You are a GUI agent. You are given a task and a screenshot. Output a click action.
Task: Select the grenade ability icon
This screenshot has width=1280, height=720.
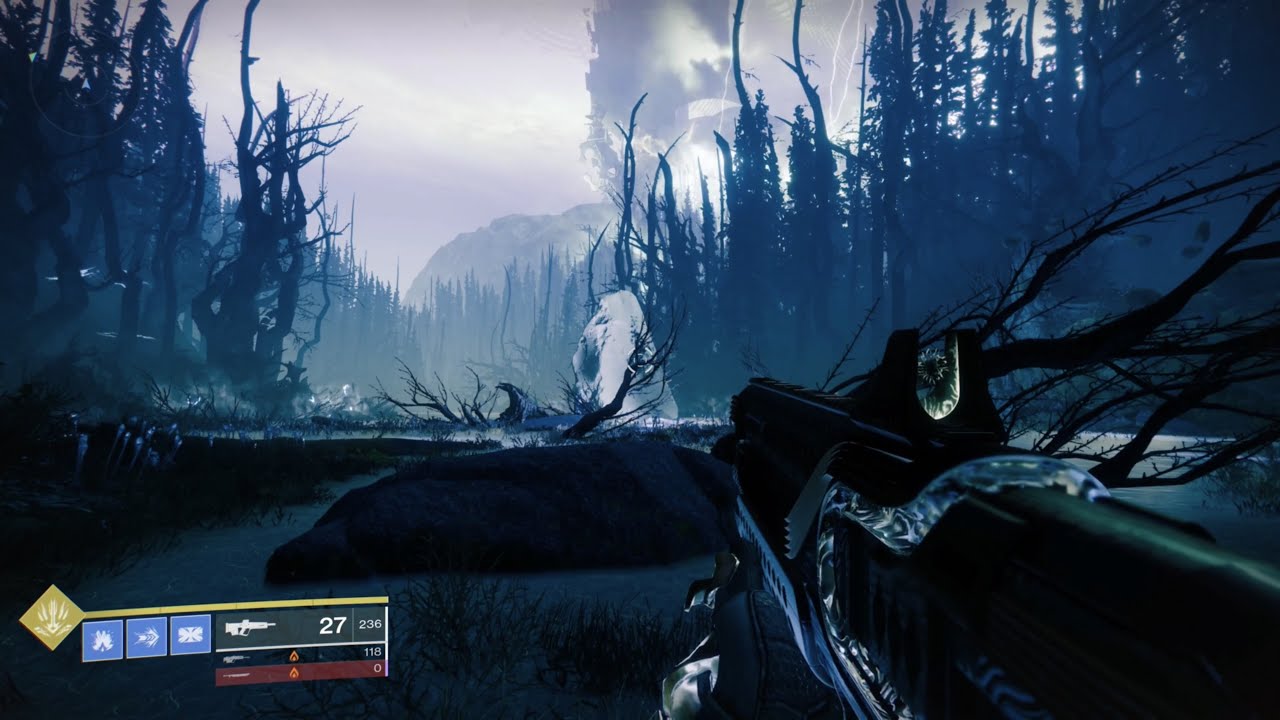click(x=102, y=638)
